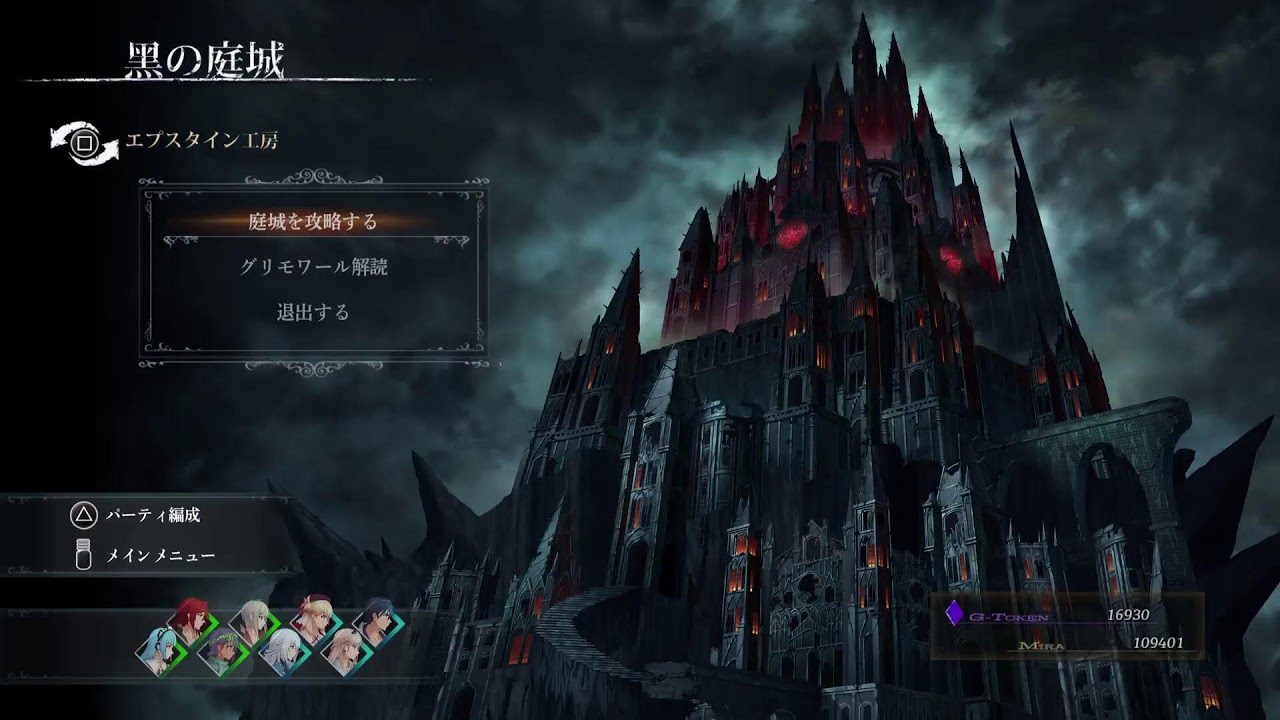The image size is (1280, 720).
Task: Select the red-haired party member portrait
Action: pos(187,620)
